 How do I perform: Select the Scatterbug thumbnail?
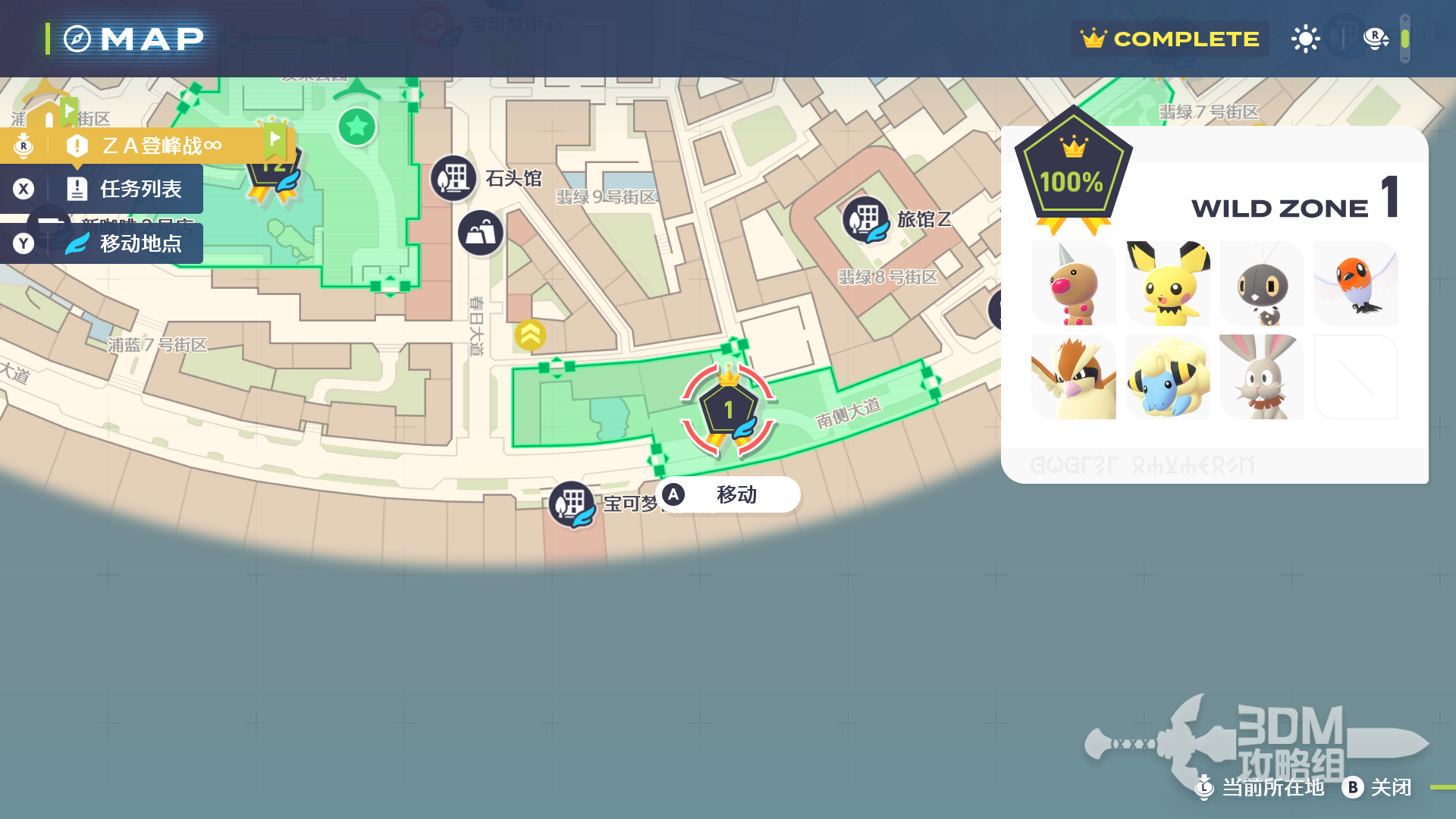point(1262,284)
